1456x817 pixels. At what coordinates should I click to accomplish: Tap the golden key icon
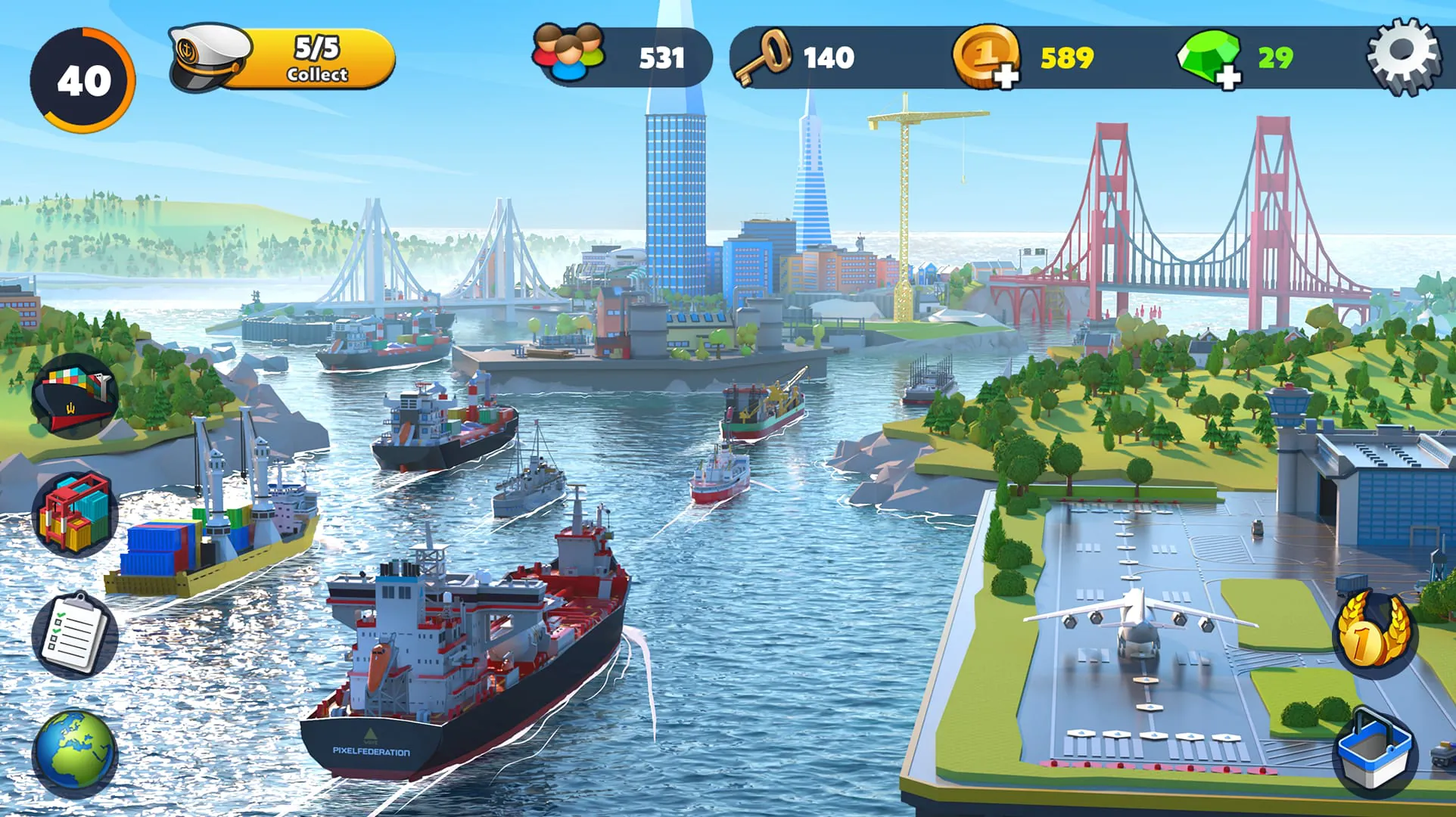point(774,54)
